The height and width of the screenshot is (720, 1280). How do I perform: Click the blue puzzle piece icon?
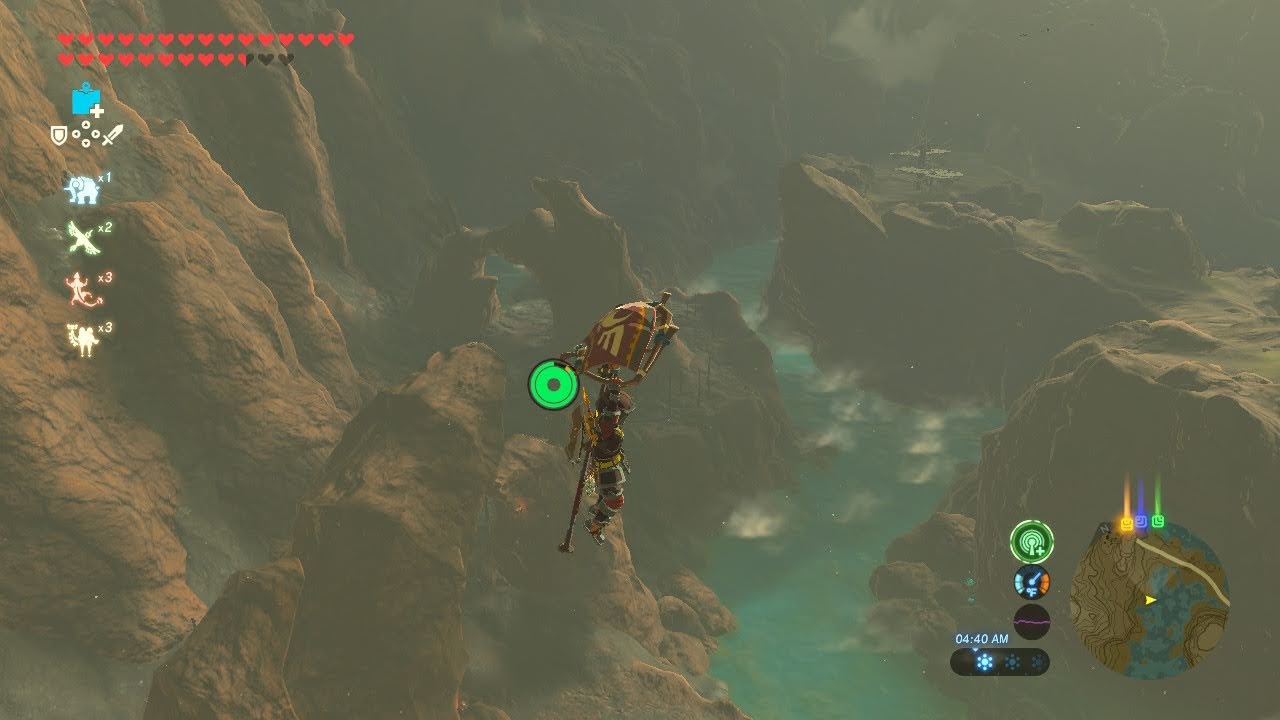(x=87, y=100)
